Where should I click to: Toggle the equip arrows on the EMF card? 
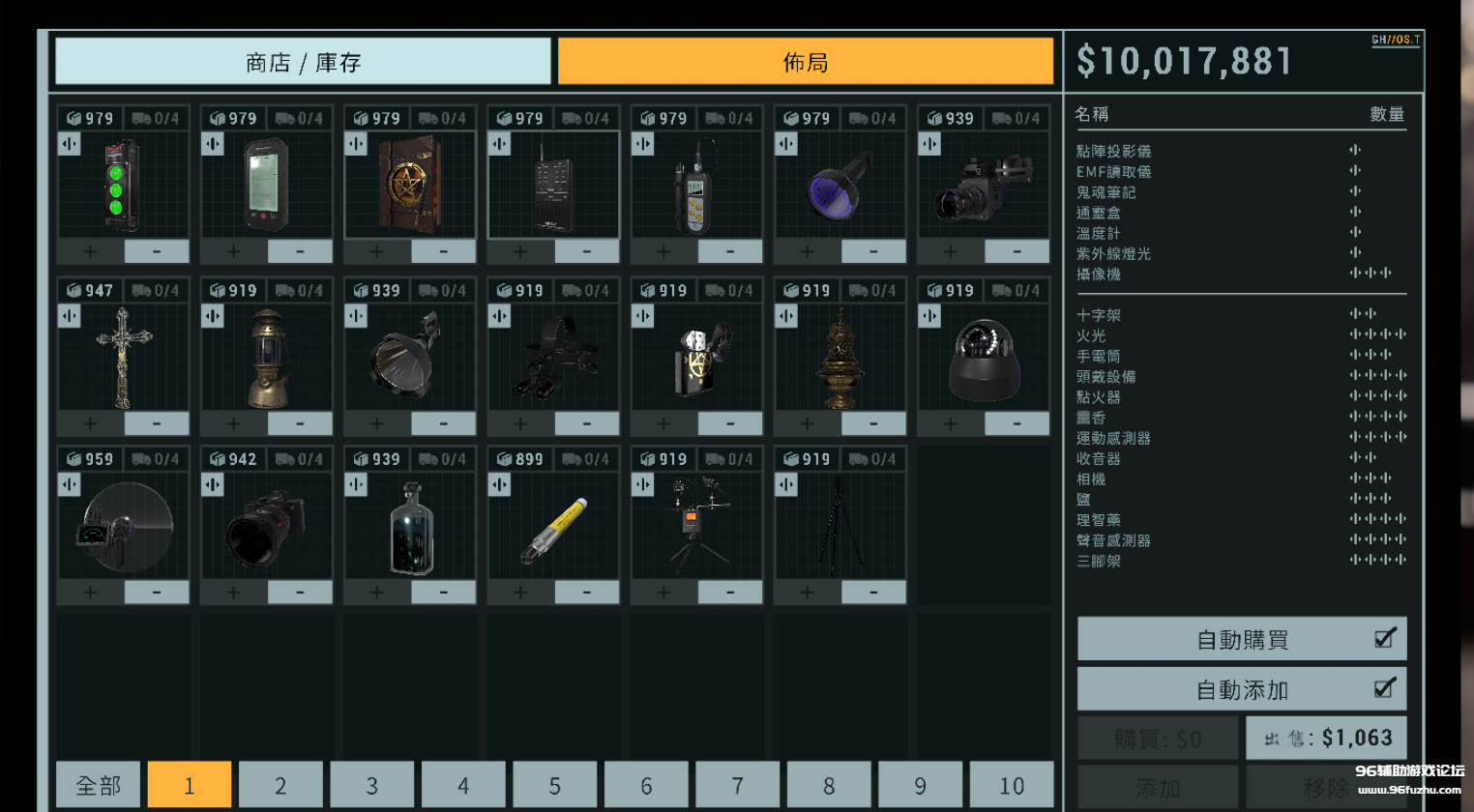click(x=211, y=143)
